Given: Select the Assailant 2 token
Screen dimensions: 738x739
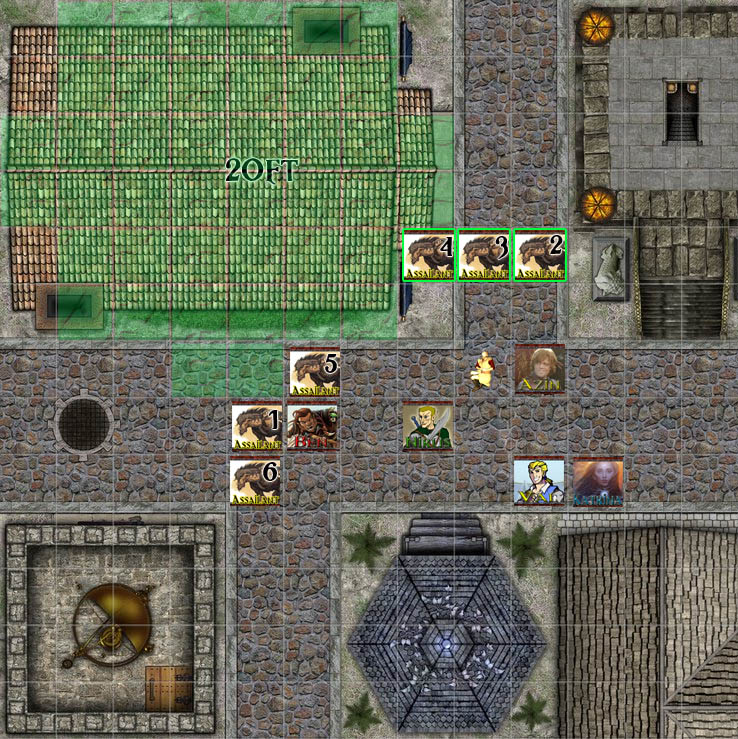Looking at the screenshot, I should pyautogui.click(x=540, y=255).
